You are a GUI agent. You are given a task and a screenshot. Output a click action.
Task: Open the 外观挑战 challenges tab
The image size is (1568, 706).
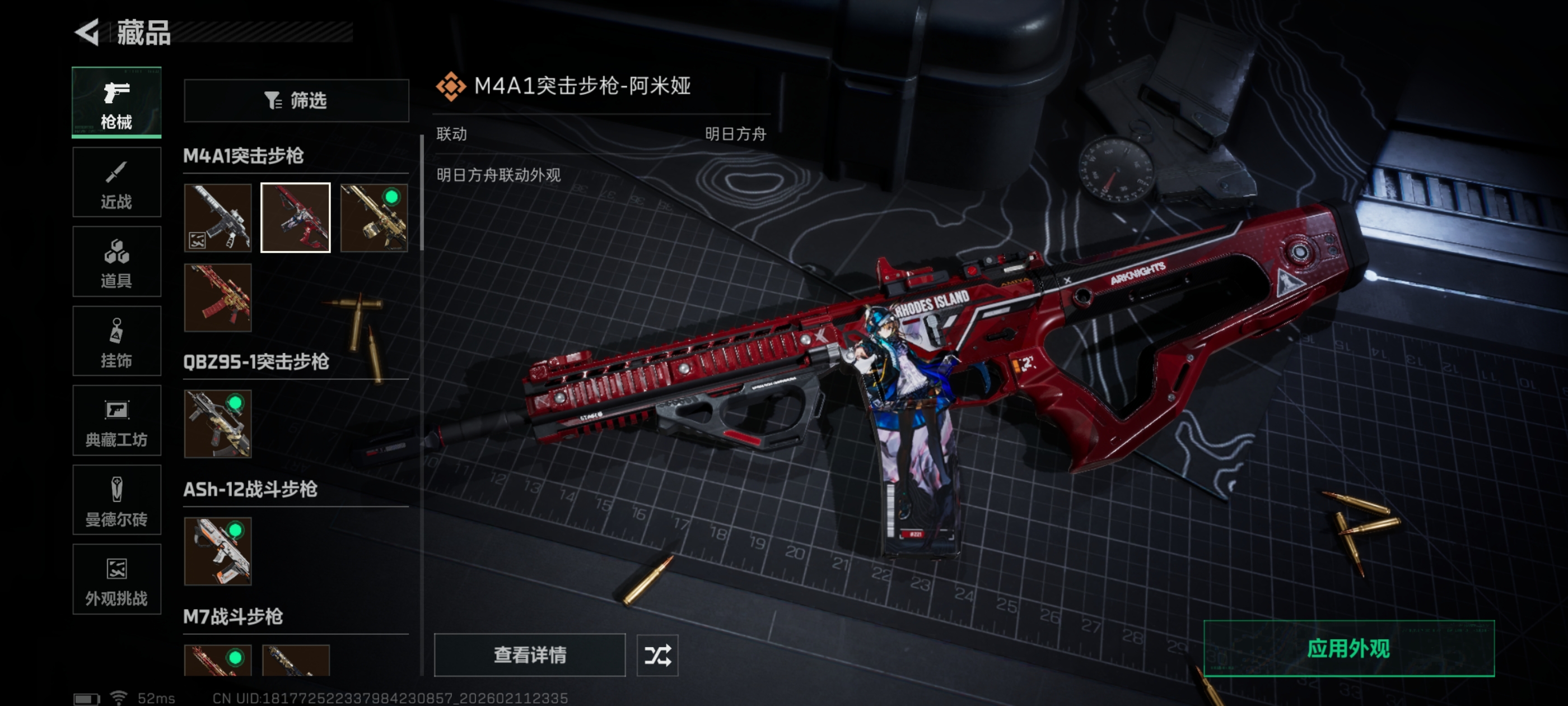(x=116, y=579)
